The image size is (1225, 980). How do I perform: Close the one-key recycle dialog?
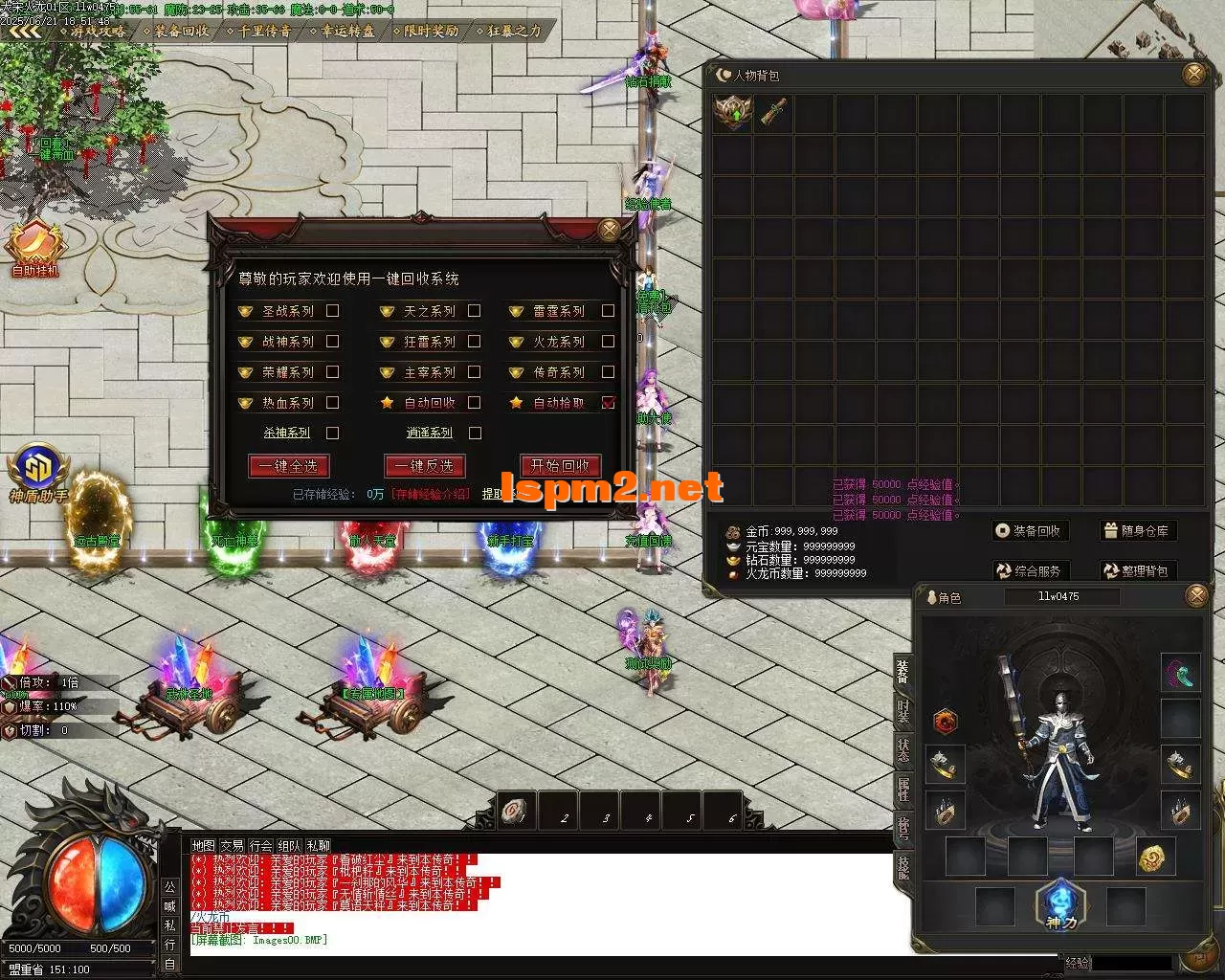click(609, 230)
